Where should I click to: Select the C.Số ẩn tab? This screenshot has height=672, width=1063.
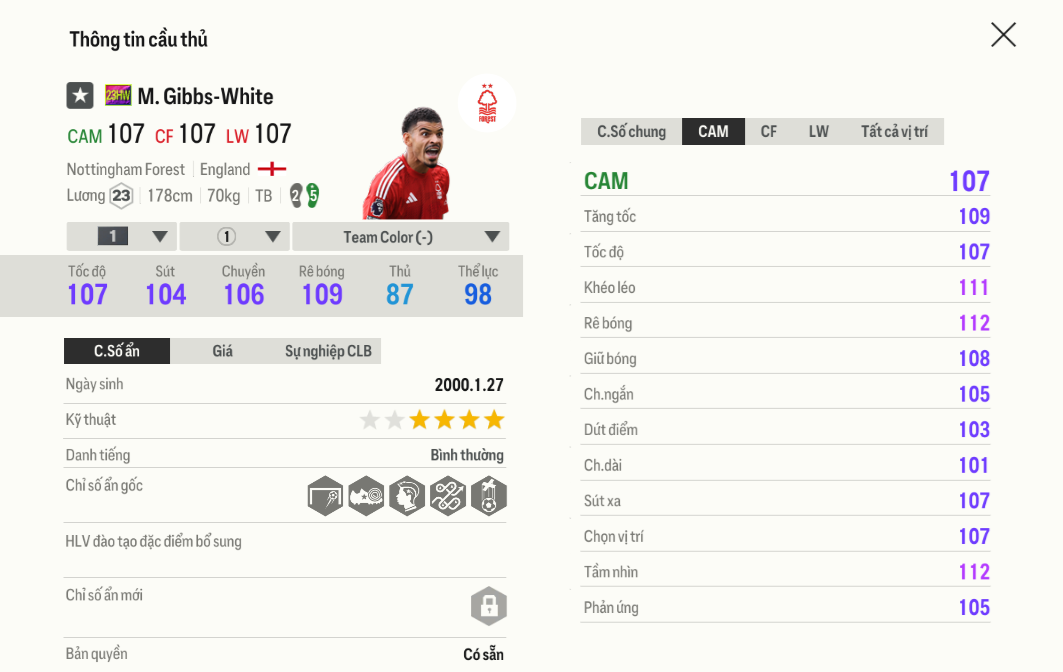point(117,351)
